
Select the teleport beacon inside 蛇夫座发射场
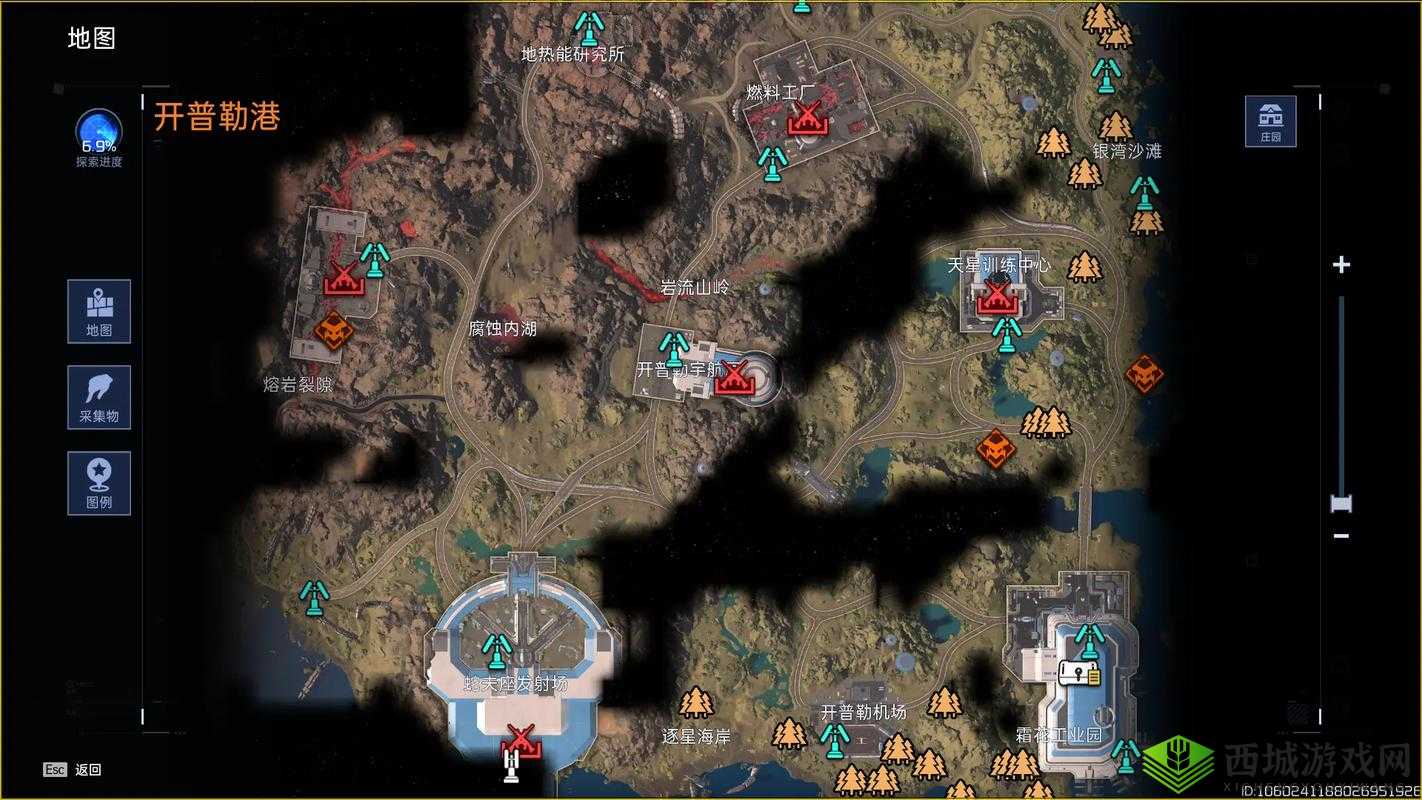pyautogui.click(x=495, y=652)
